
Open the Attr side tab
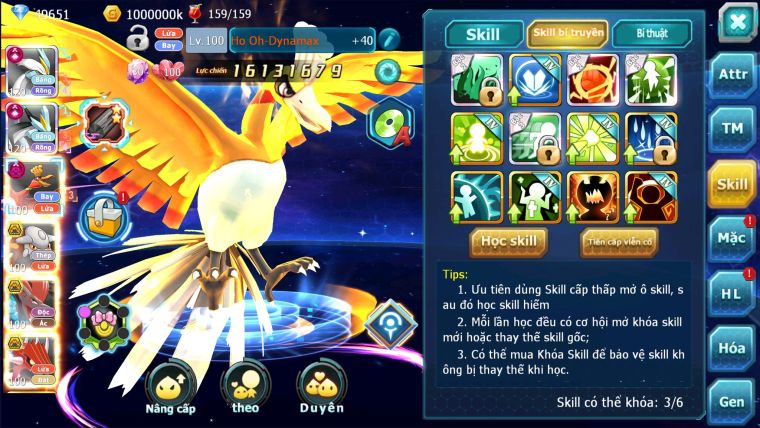(732, 75)
